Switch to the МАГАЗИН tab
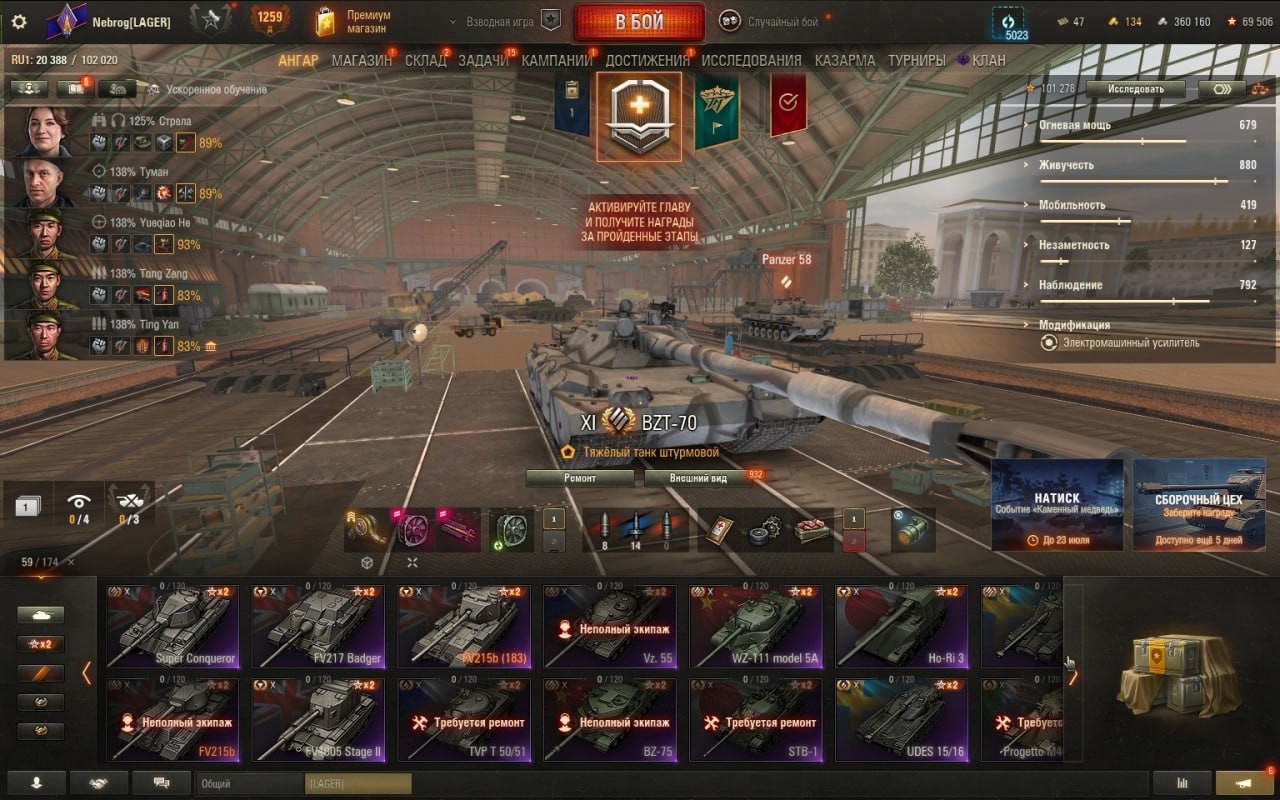Image resolution: width=1280 pixels, height=800 pixels. tap(361, 60)
